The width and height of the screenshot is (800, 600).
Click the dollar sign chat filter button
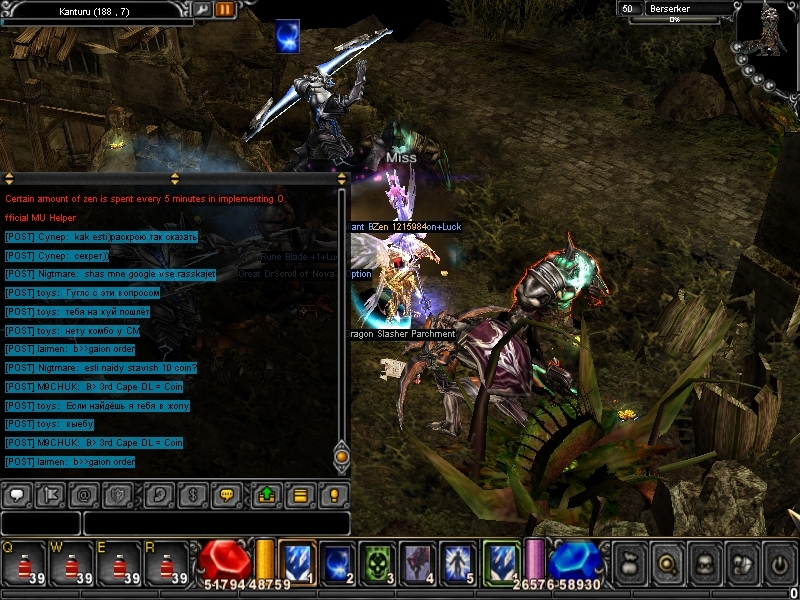point(193,494)
